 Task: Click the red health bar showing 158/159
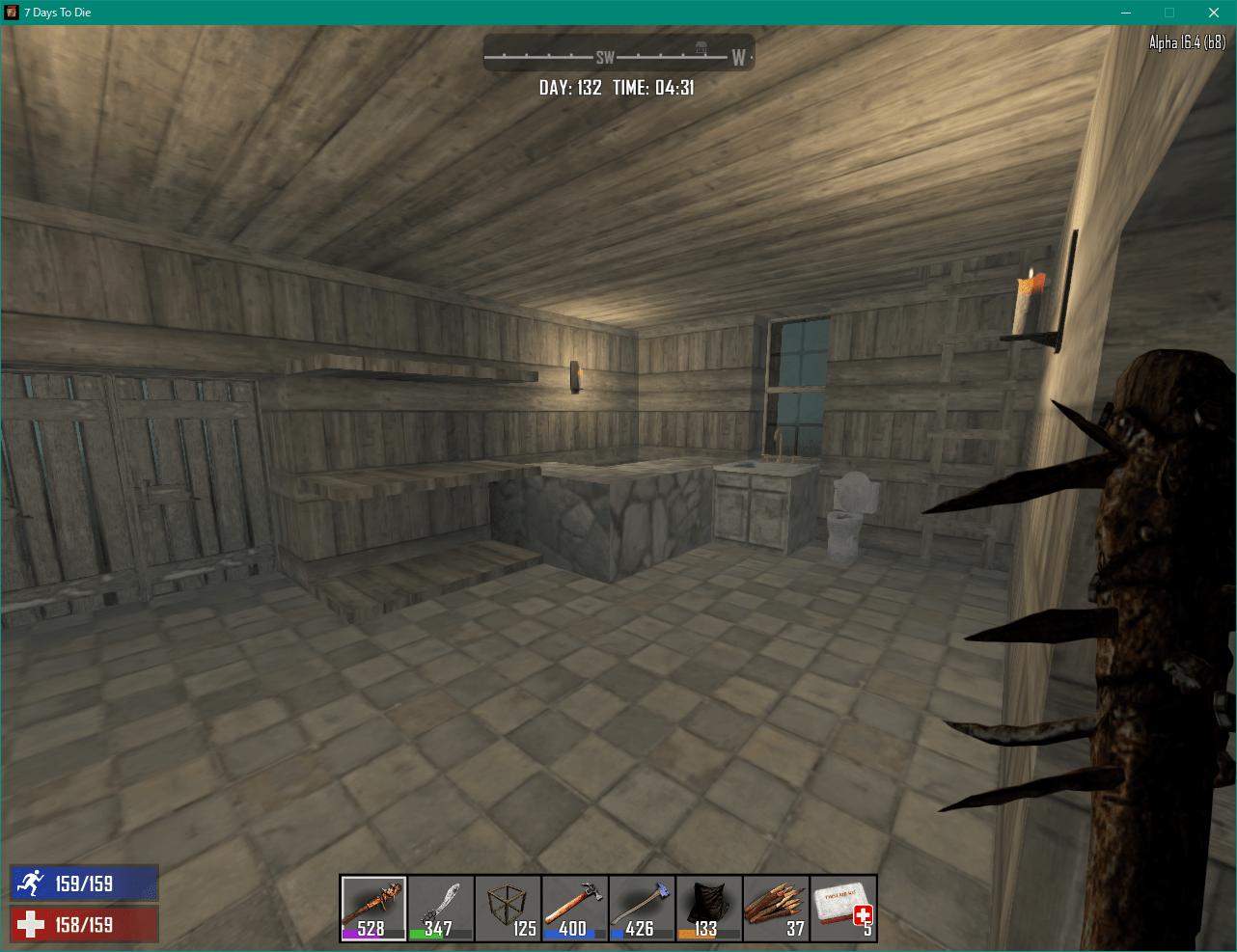[x=84, y=923]
